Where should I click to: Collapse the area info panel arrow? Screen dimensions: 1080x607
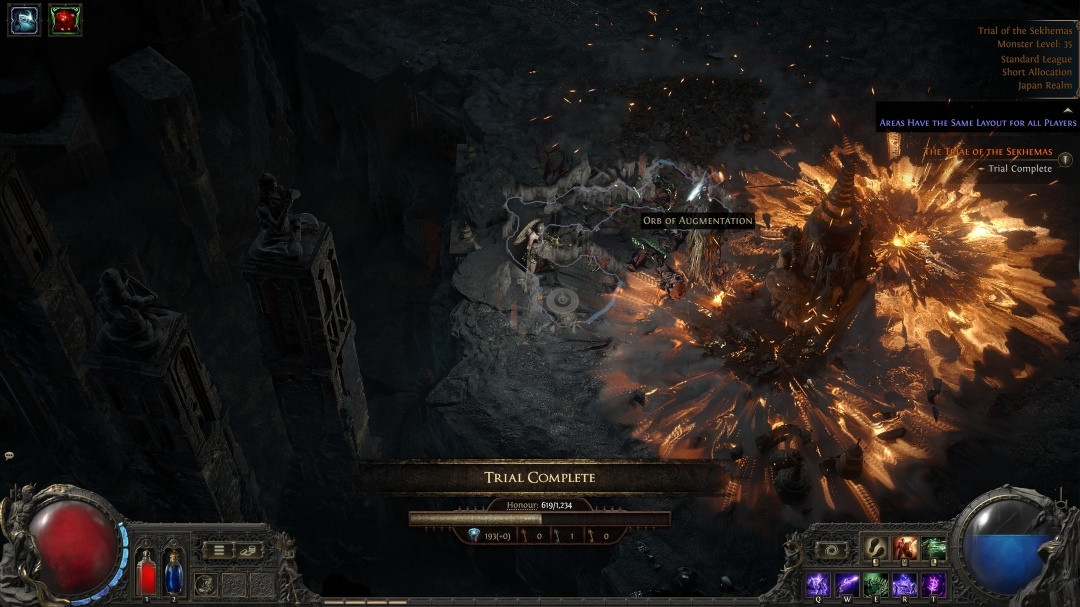[x=1067, y=110]
